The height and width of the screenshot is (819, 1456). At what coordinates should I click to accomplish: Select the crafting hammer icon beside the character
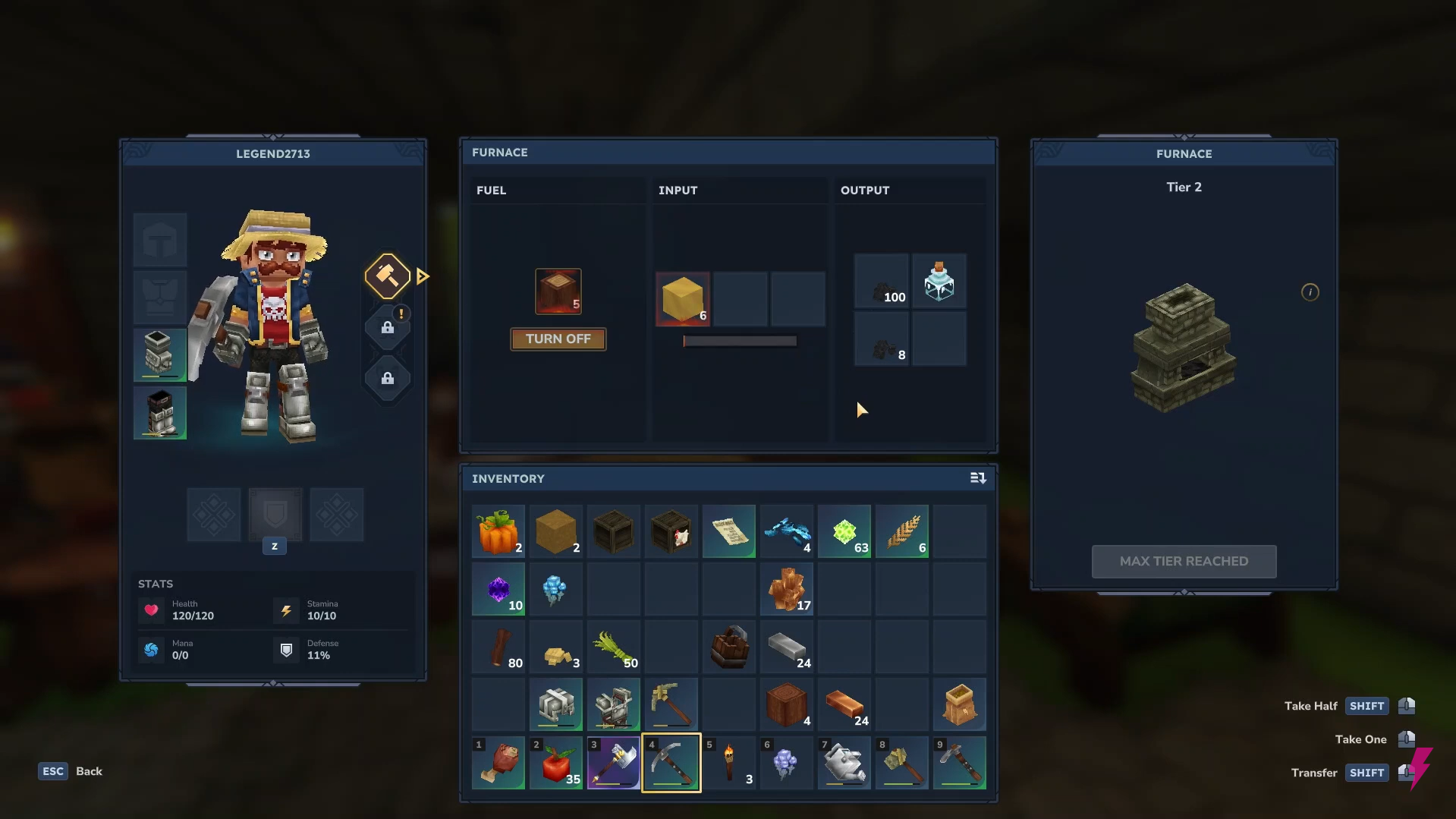coord(387,276)
